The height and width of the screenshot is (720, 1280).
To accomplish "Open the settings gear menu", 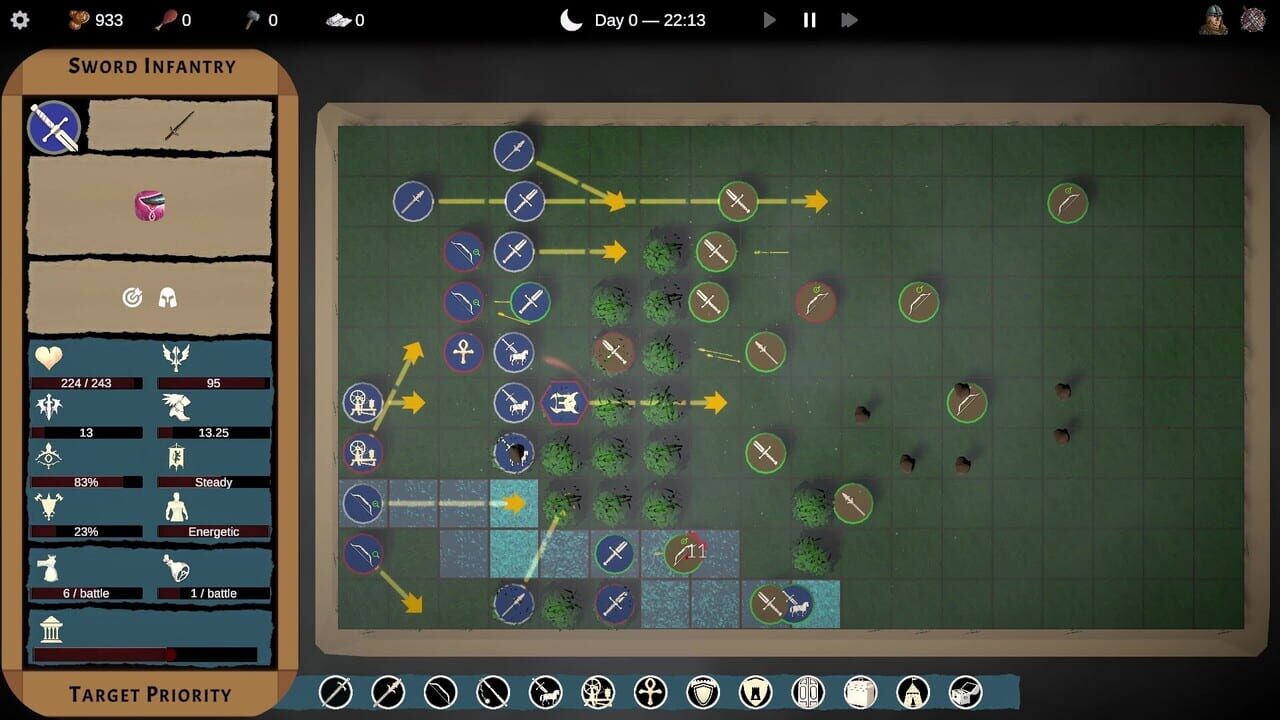I will click(20, 19).
